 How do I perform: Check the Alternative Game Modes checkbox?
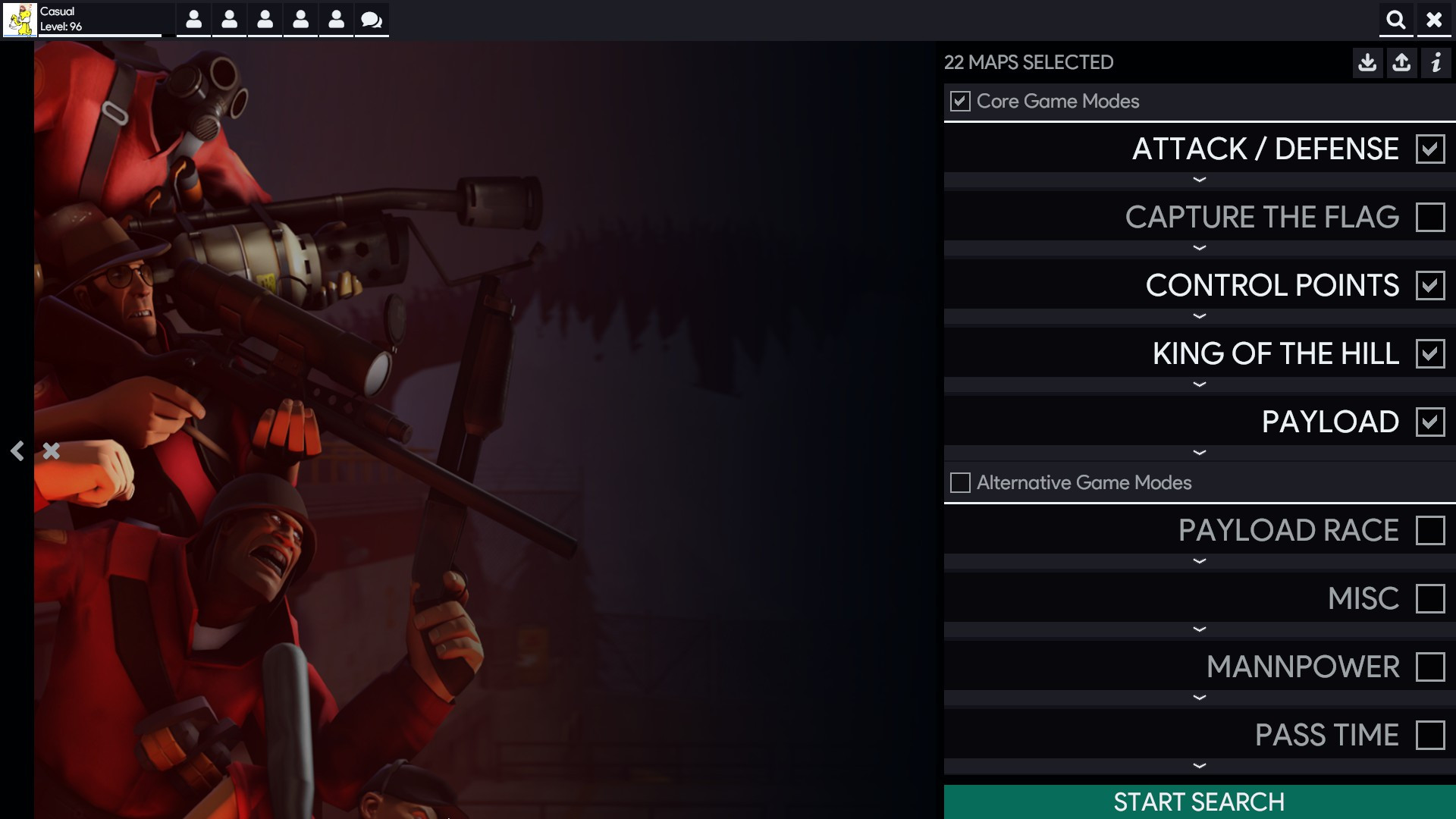(x=961, y=482)
